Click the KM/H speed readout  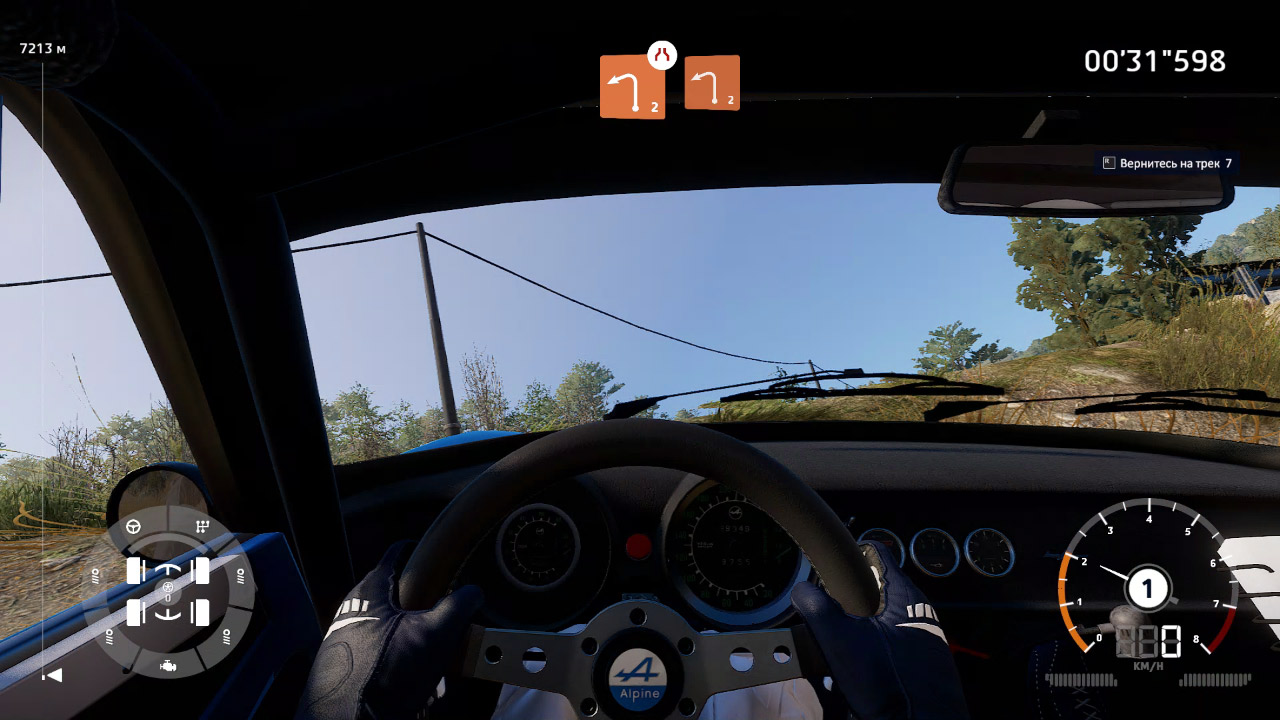[x=1149, y=646]
